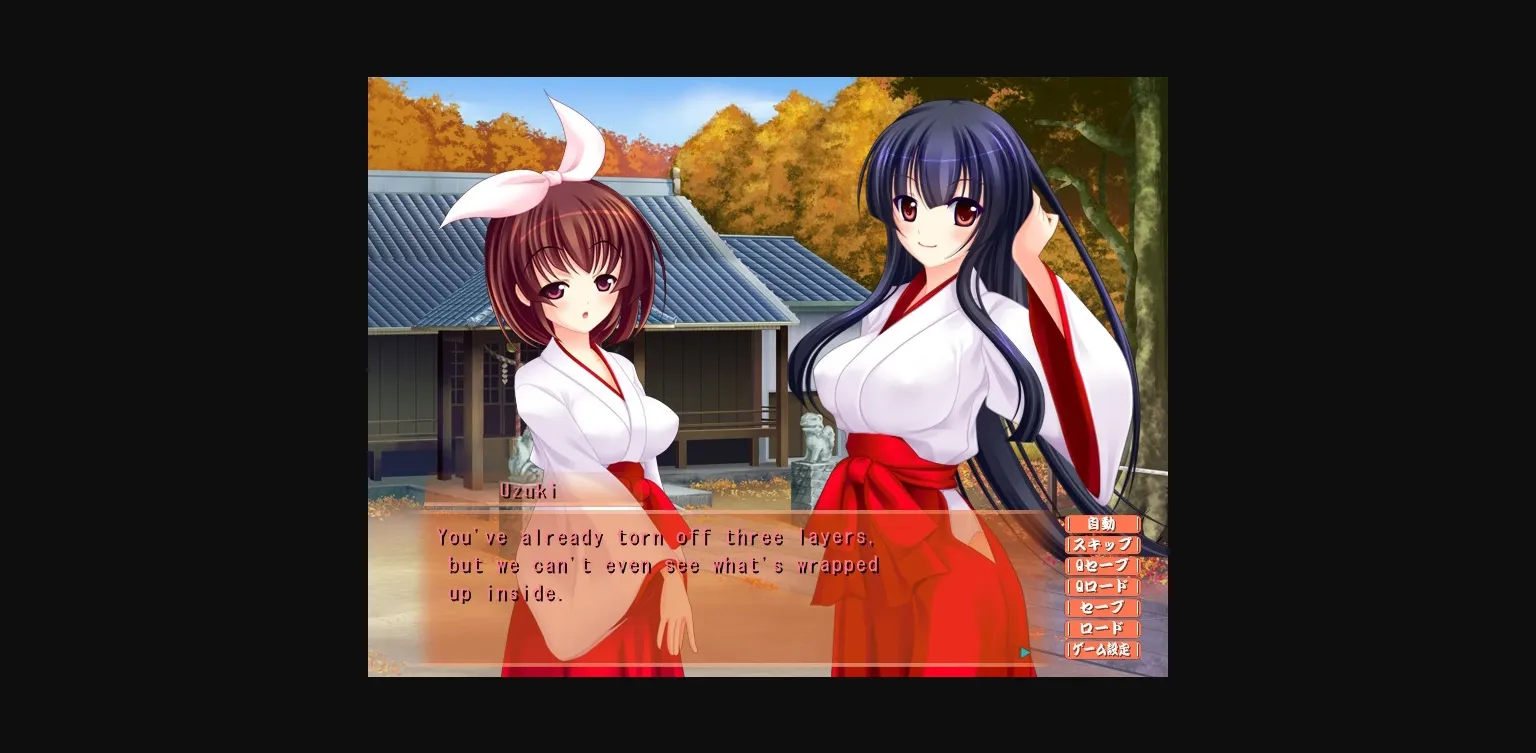Toggle automatic text advancement on

click(1103, 523)
